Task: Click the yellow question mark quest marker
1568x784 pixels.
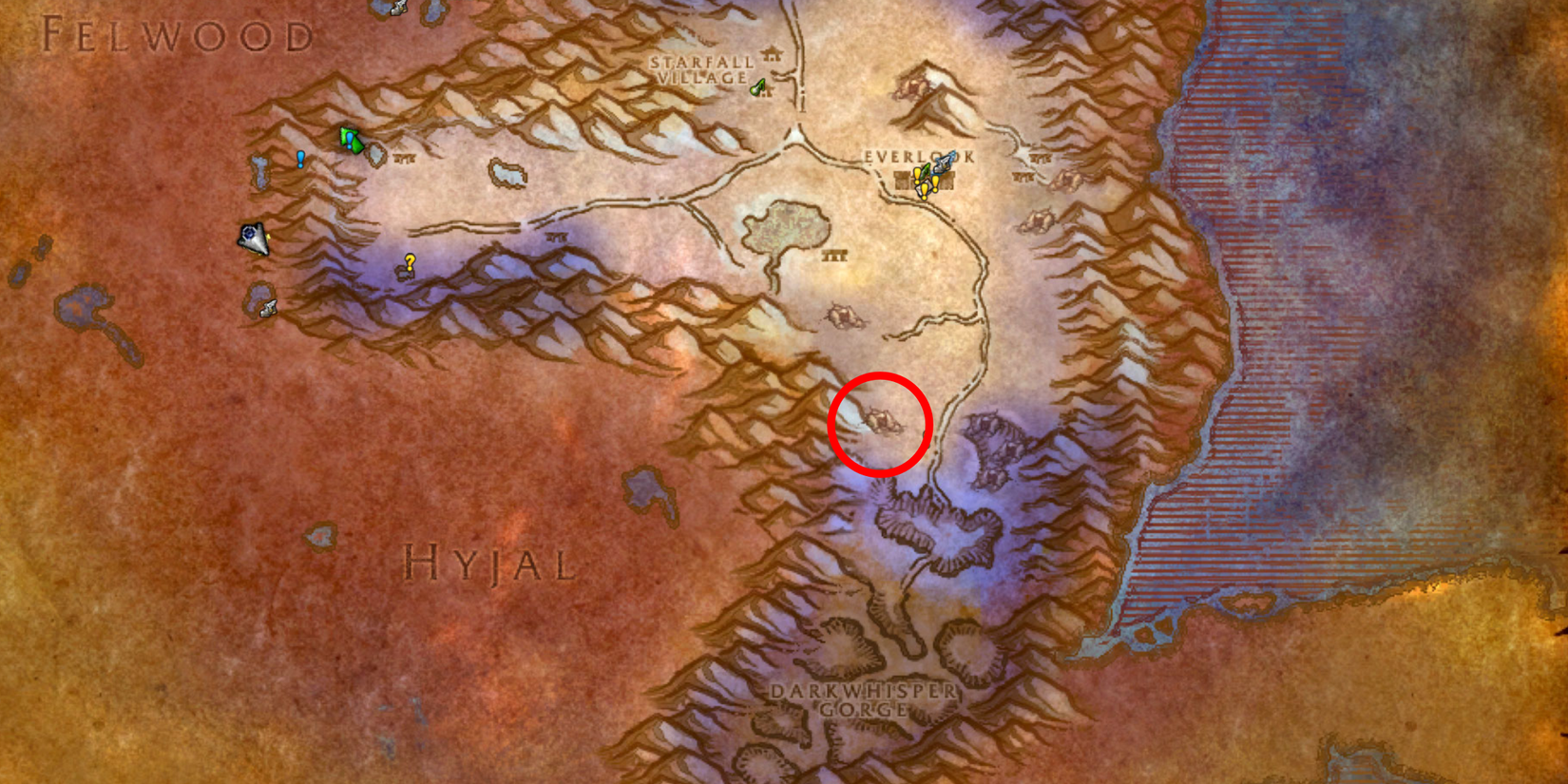Action: point(409,259)
